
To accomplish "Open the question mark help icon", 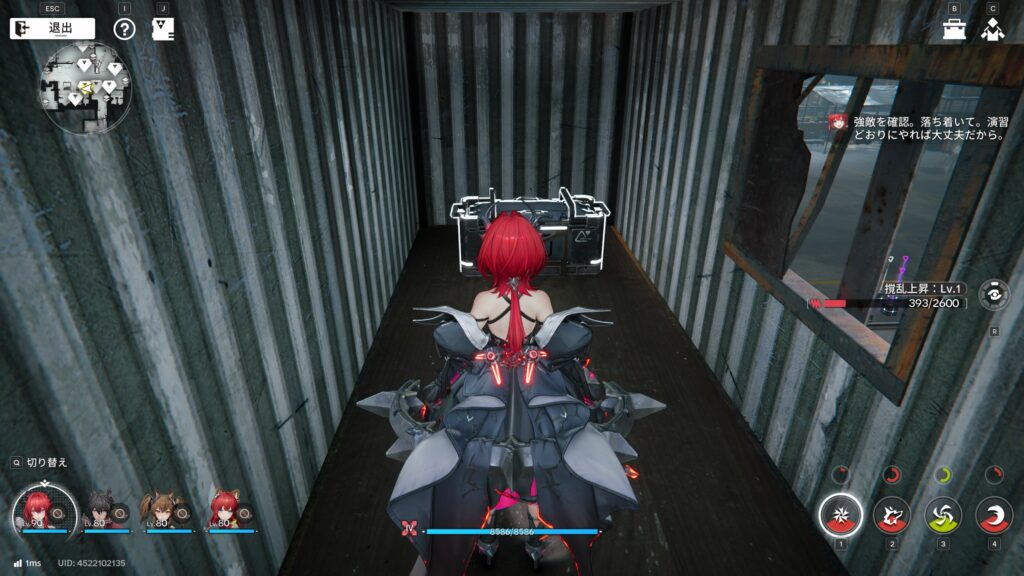I will click(x=124, y=28).
